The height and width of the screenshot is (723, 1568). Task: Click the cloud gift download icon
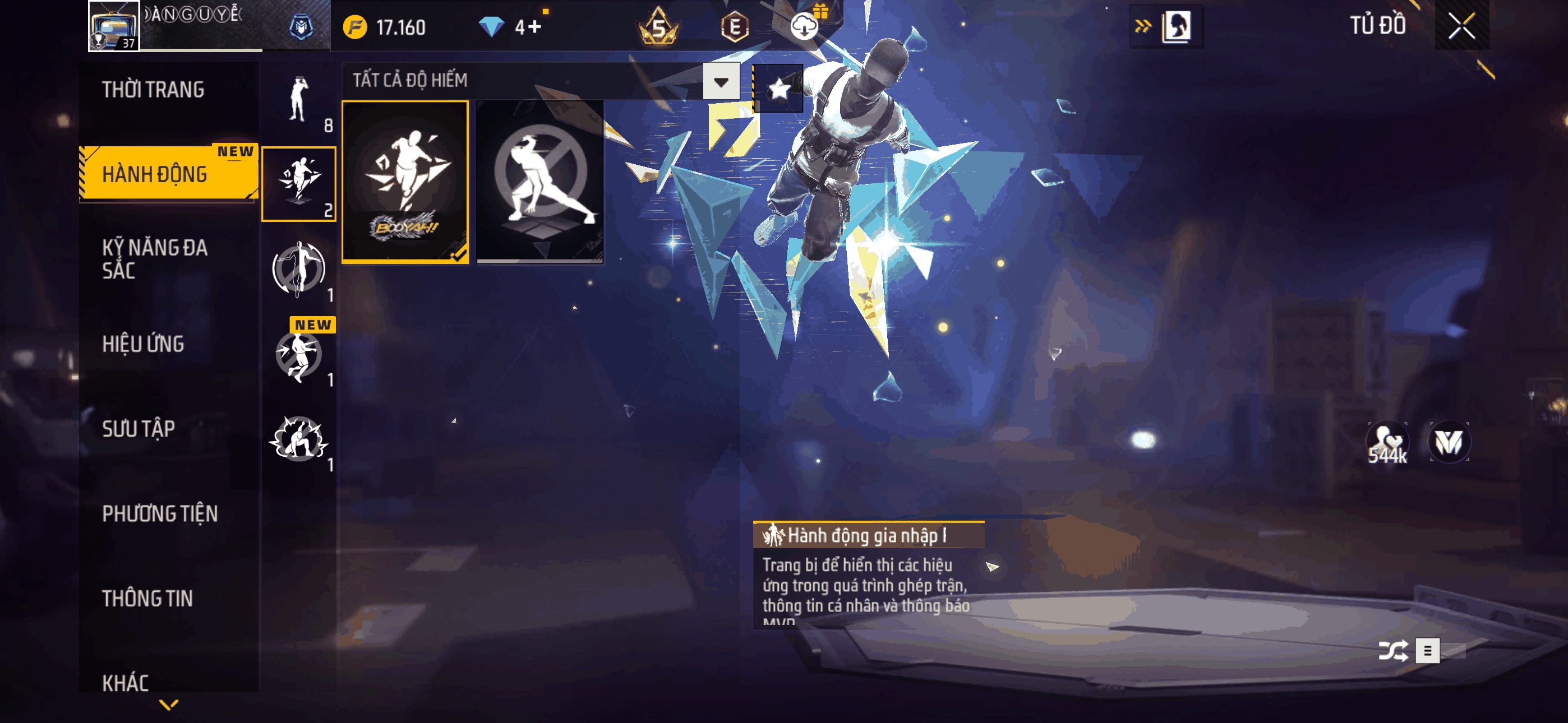point(805,26)
